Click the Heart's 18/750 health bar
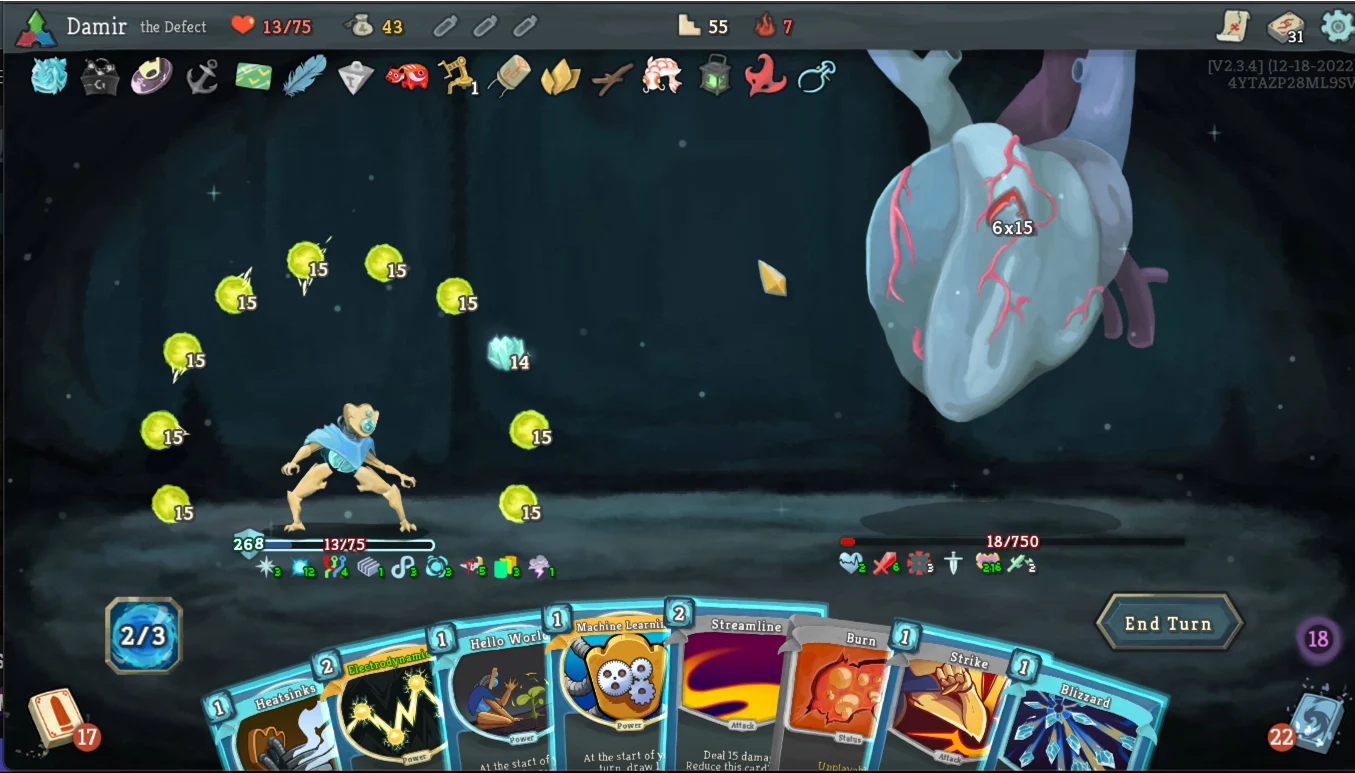The height and width of the screenshot is (773, 1355). [x=1010, y=541]
